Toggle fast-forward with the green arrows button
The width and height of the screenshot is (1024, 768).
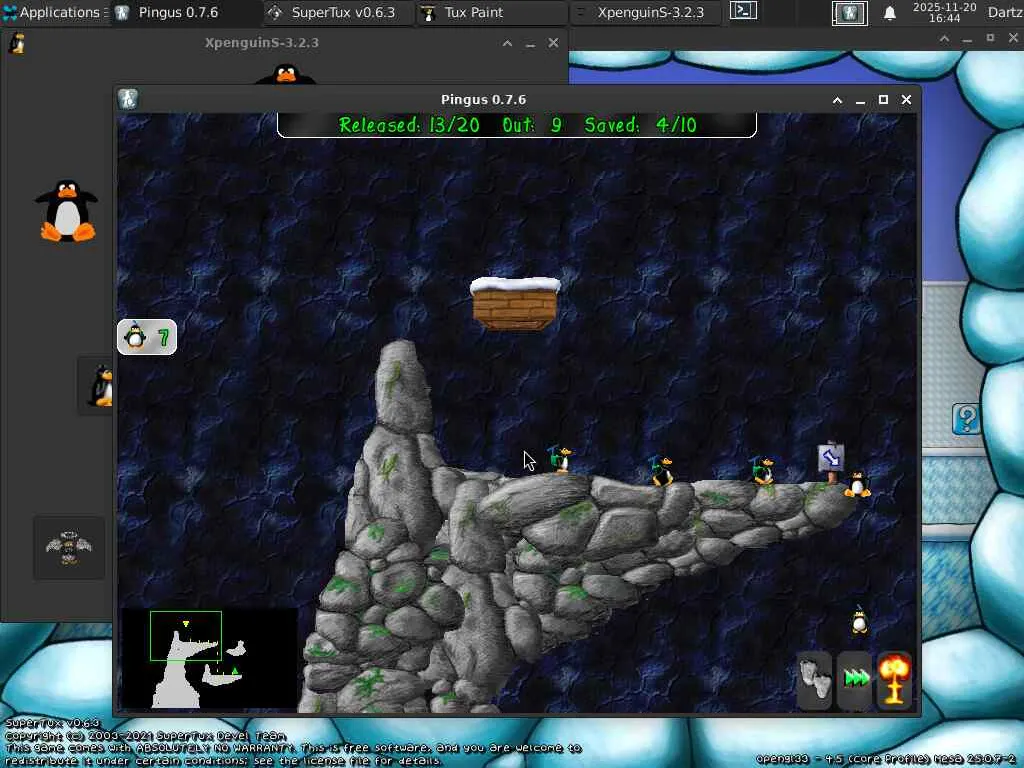click(x=856, y=680)
